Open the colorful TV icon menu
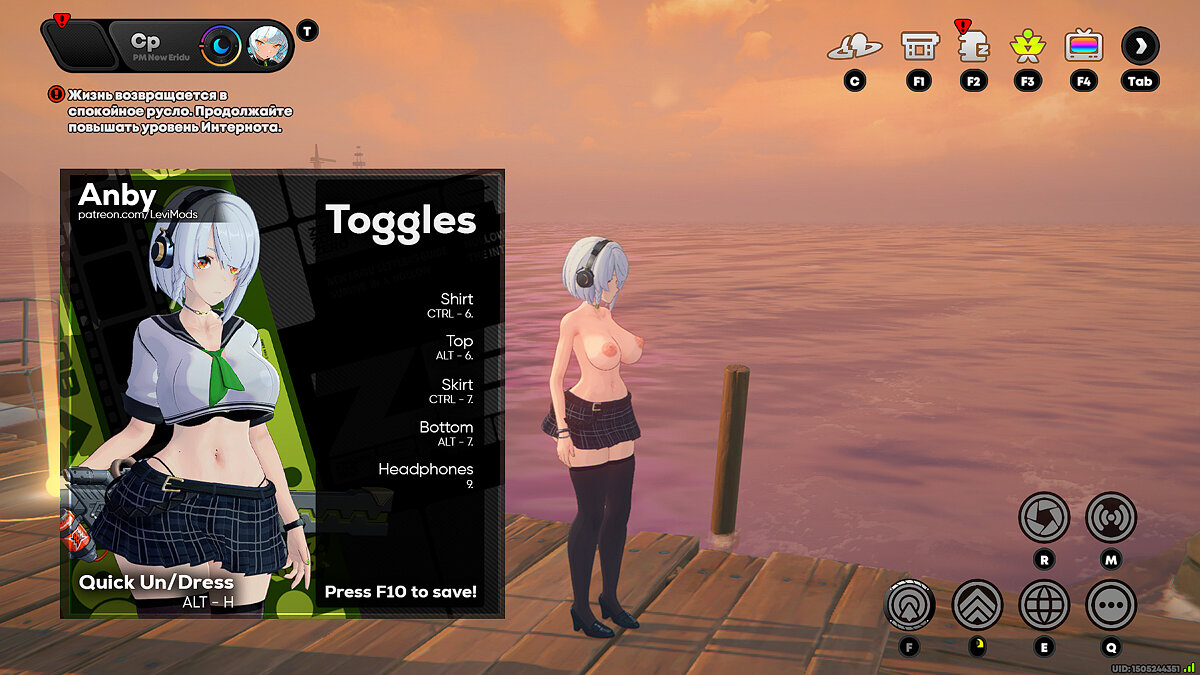The image size is (1200, 675). click(1083, 46)
